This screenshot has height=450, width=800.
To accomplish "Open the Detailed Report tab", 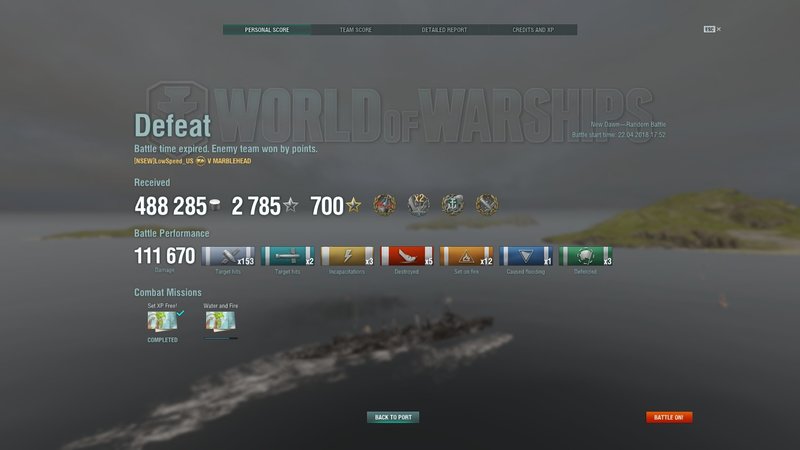I will tap(444, 30).
